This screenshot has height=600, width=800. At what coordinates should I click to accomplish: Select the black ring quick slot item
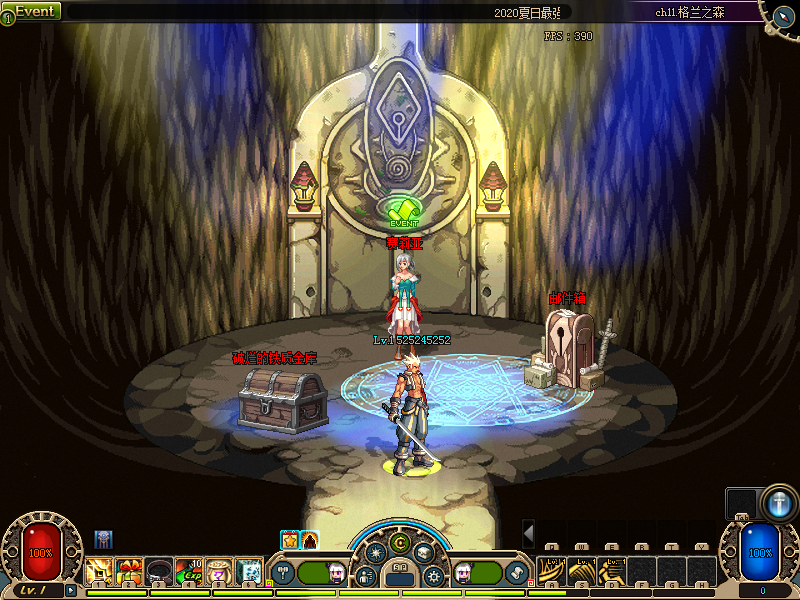tap(159, 571)
